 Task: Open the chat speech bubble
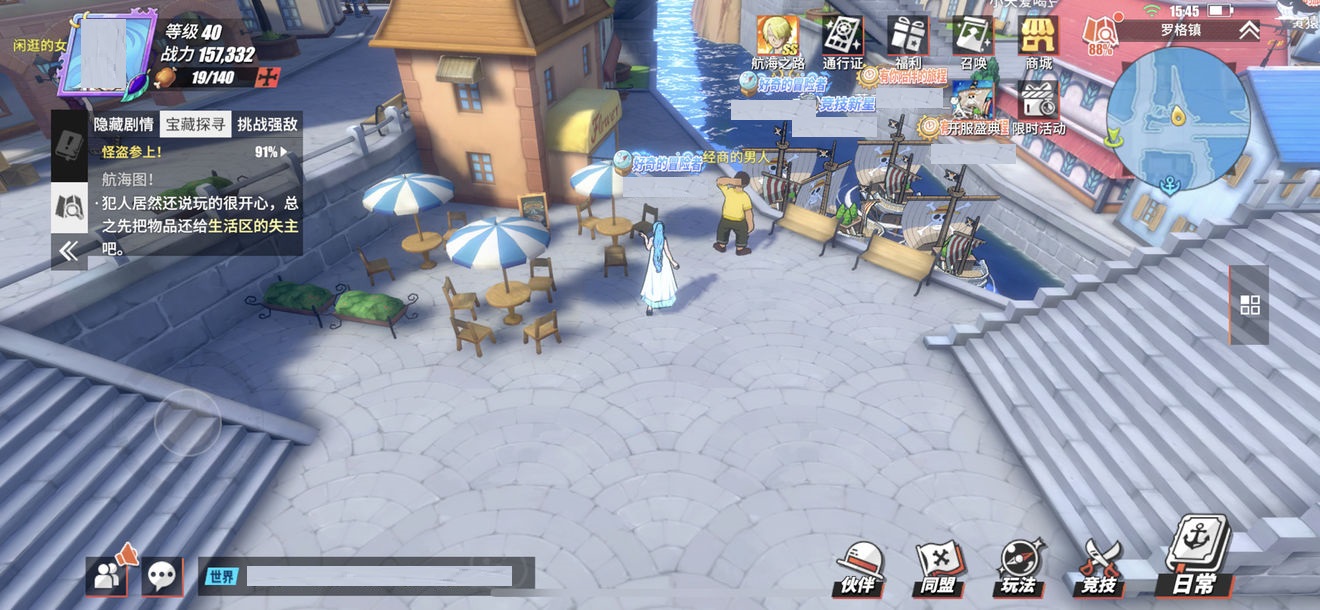pos(163,575)
